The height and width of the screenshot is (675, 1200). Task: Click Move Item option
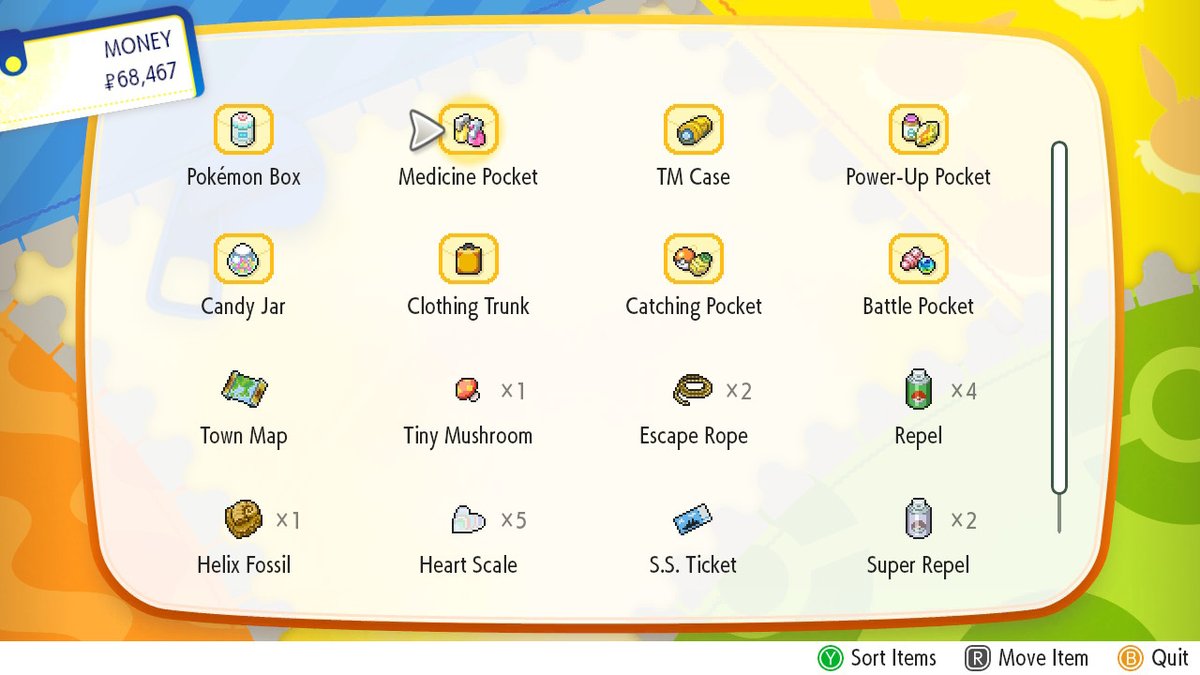(x=1027, y=658)
